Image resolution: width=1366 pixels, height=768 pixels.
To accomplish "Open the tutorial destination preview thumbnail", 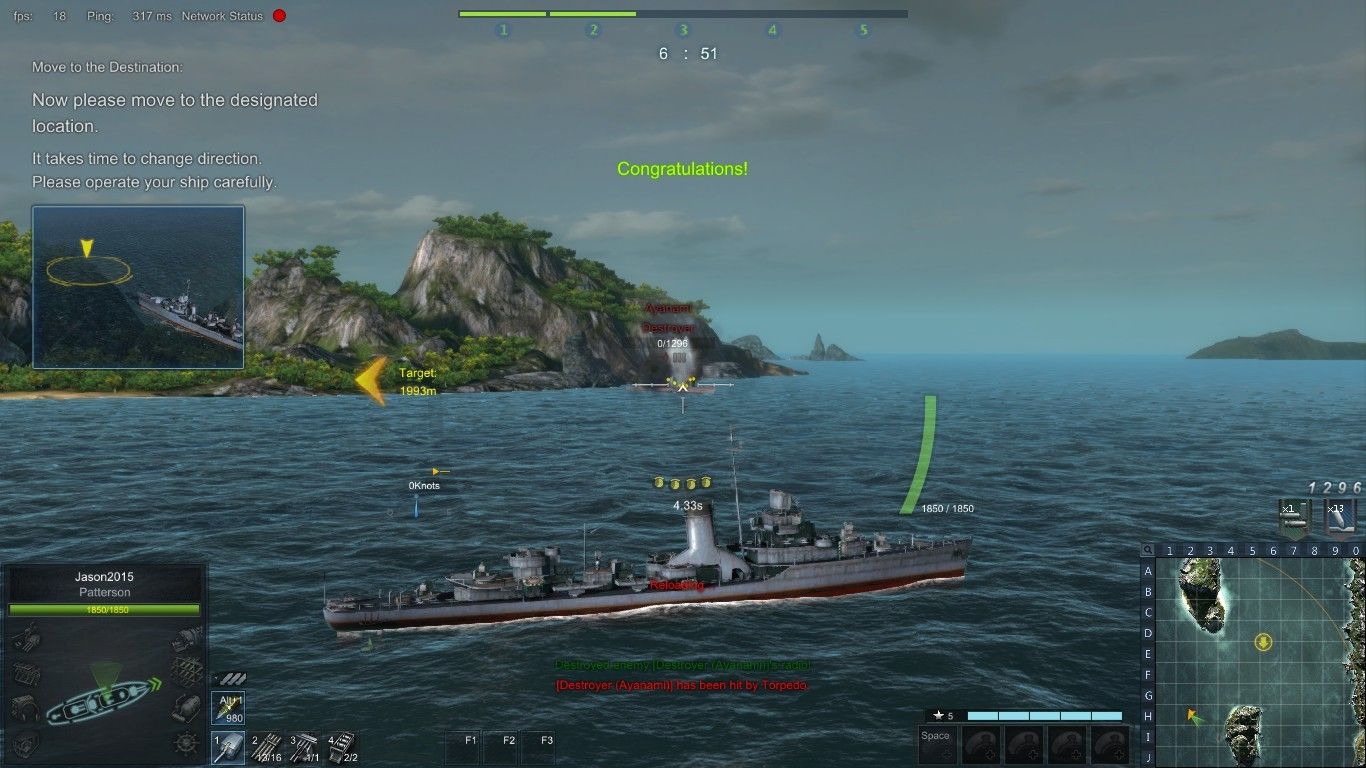I will tap(138, 287).
